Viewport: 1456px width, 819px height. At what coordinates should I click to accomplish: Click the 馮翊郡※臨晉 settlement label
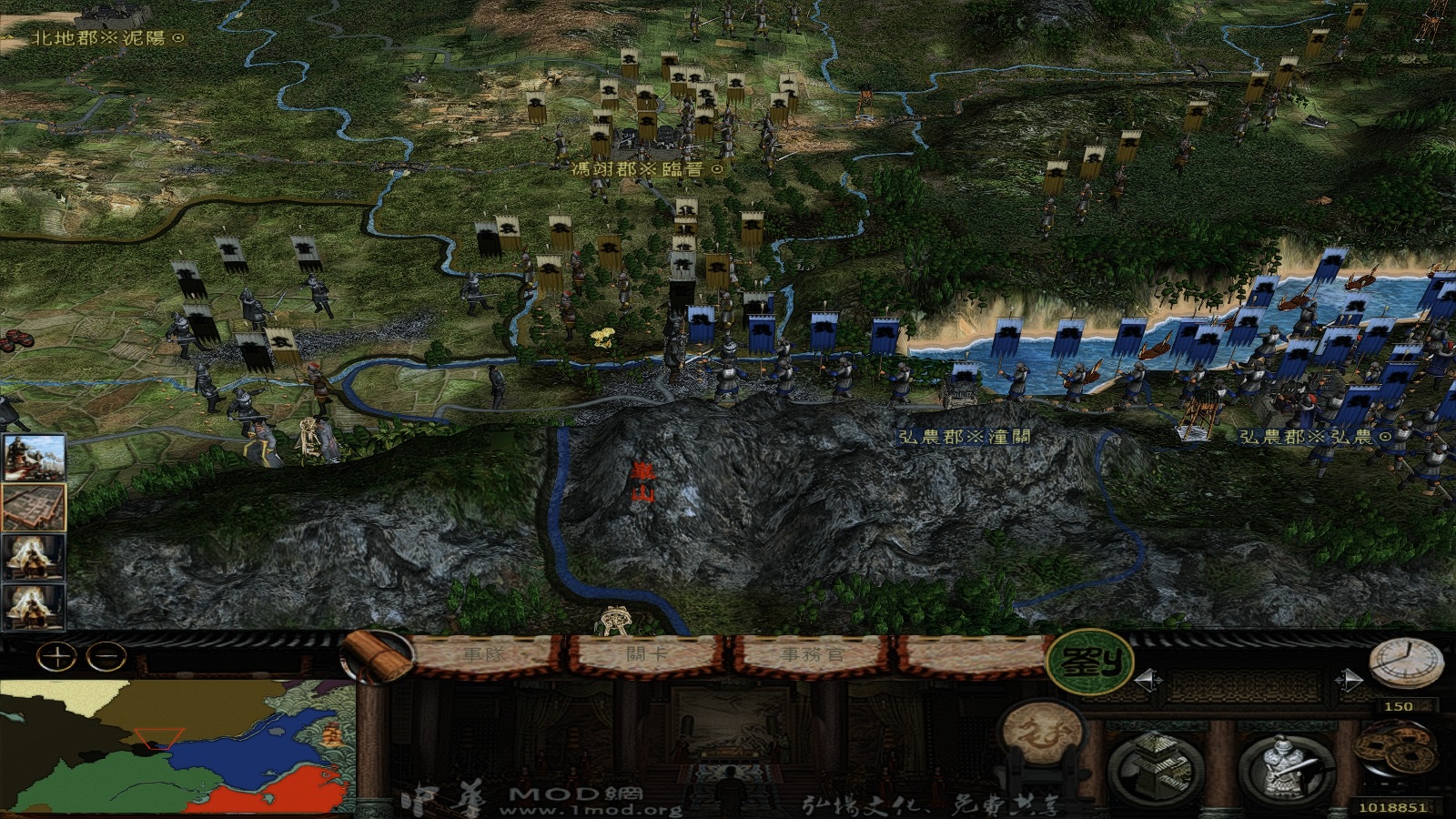point(644,167)
